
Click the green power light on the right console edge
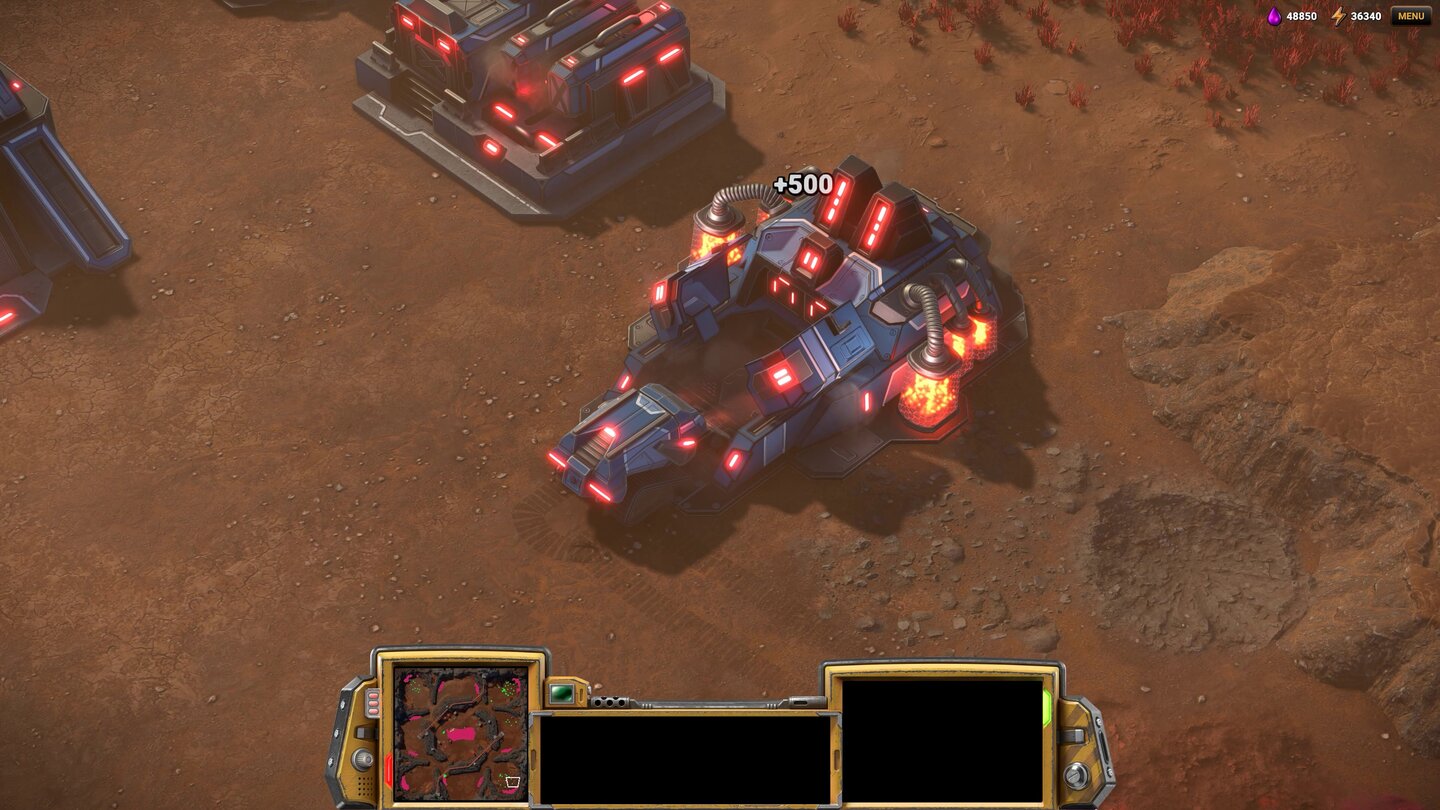(x=1049, y=704)
